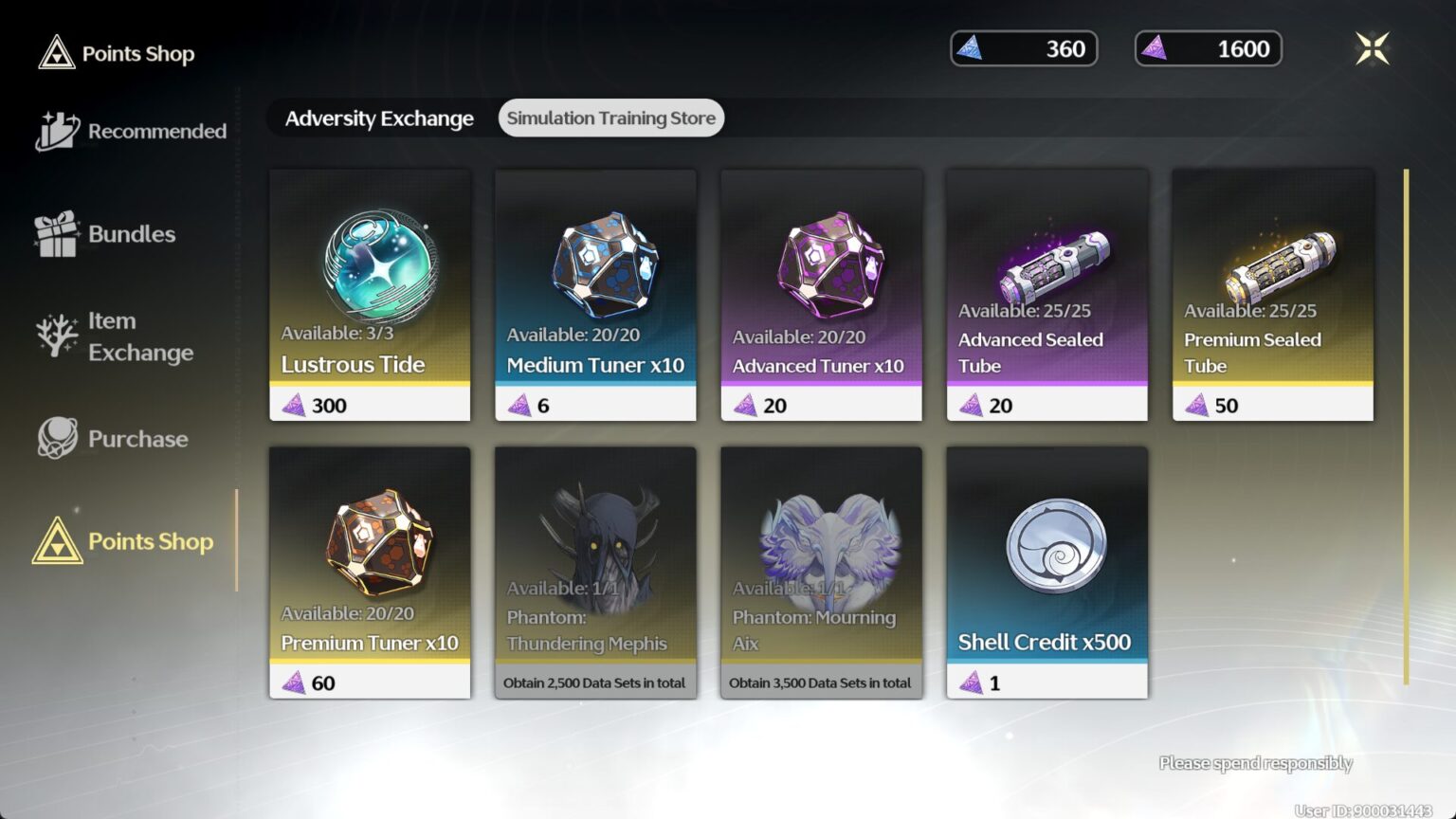Click the Points Shop header badge icon

pos(57,53)
